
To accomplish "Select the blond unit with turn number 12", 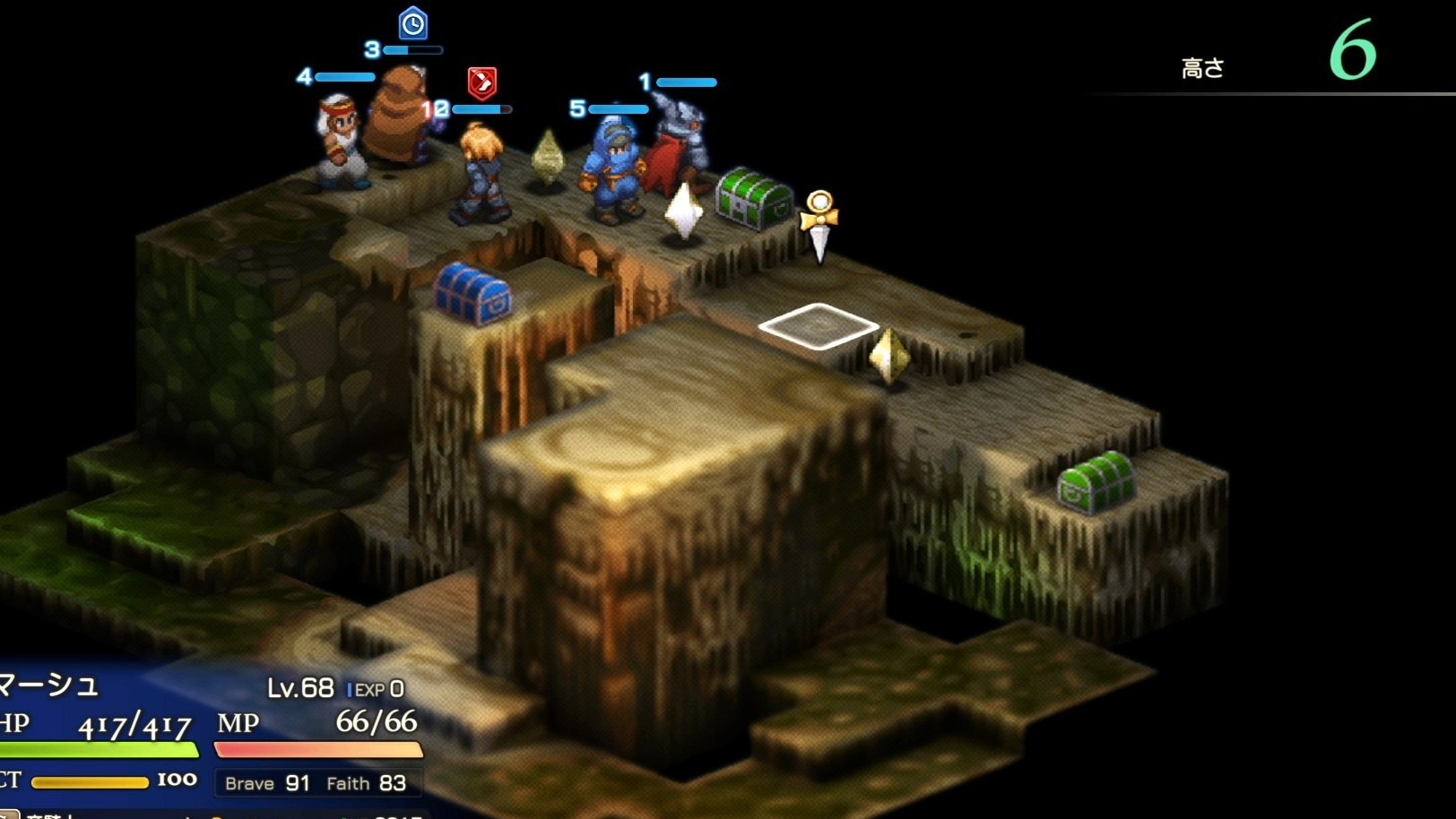I will point(480,175).
